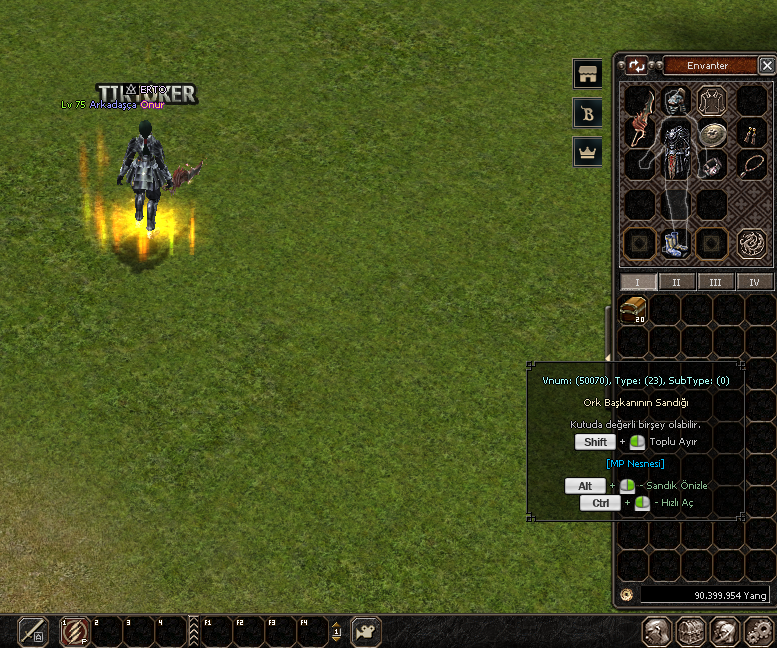Viewport: 777px width, 648px height.
Task: Select the Ork Başkanının Sandığı chest stack
Action: tap(632, 310)
